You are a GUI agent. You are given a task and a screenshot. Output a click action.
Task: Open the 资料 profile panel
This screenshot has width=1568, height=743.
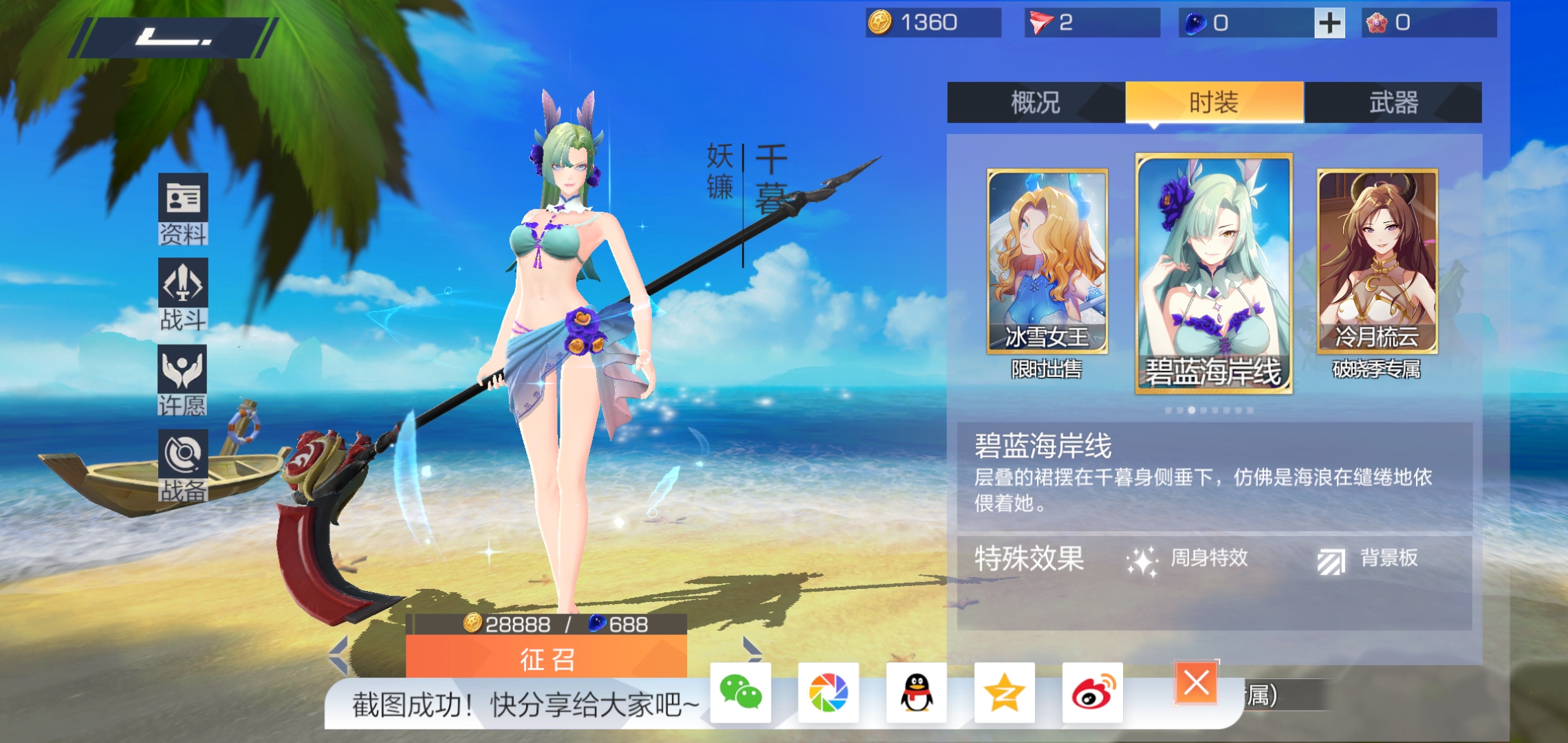(x=183, y=209)
